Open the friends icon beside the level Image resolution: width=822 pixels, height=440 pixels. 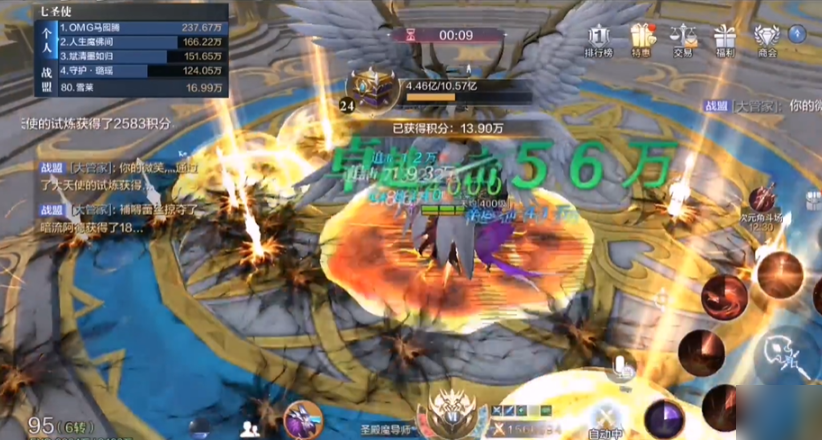pyautogui.click(x=250, y=427)
